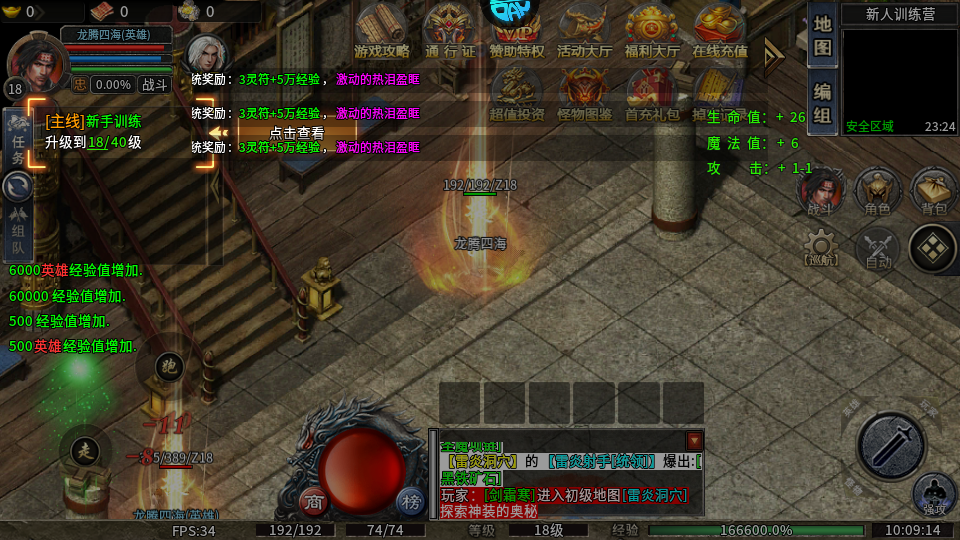960x540 pixels.
Task: Tap the sword basic attack button
Action: pyautogui.click(x=891, y=446)
